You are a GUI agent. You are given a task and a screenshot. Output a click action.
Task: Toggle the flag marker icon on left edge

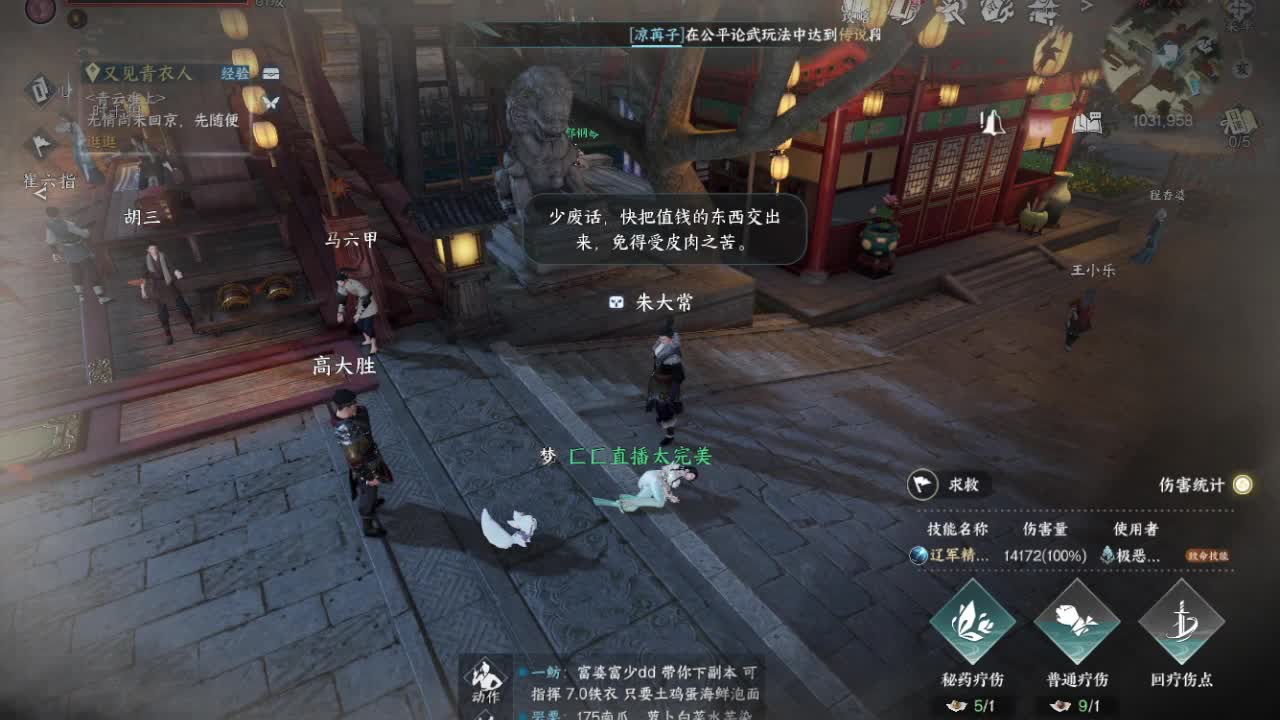[x=41, y=143]
